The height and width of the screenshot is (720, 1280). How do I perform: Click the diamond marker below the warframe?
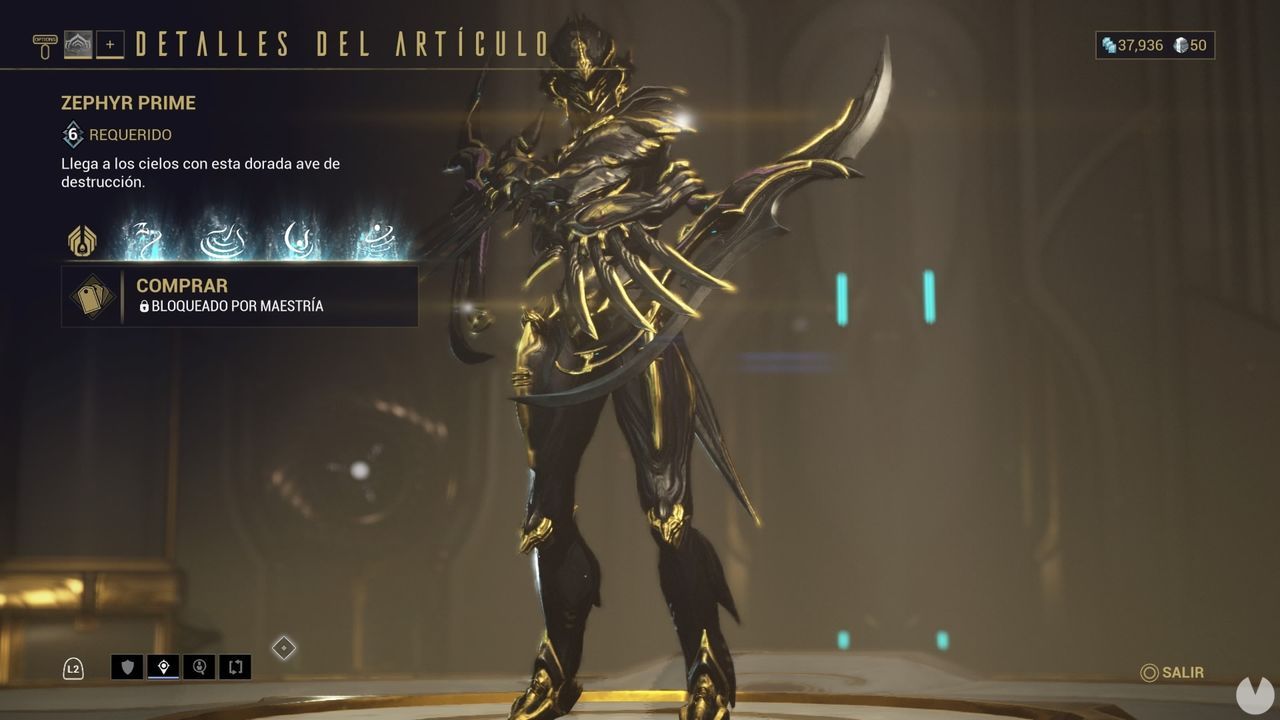tap(284, 649)
